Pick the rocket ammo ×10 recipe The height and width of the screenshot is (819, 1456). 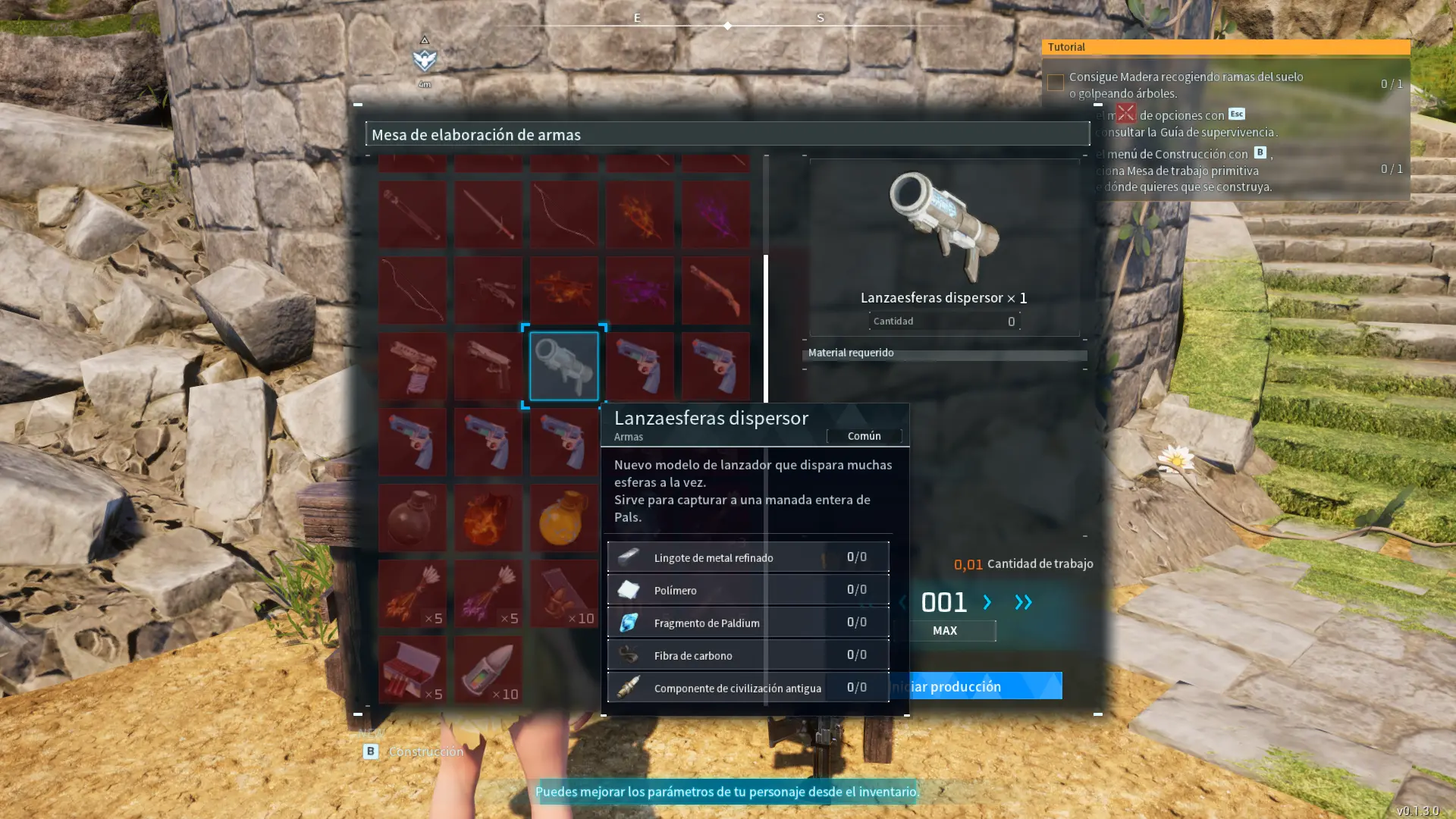[x=488, y=670]
